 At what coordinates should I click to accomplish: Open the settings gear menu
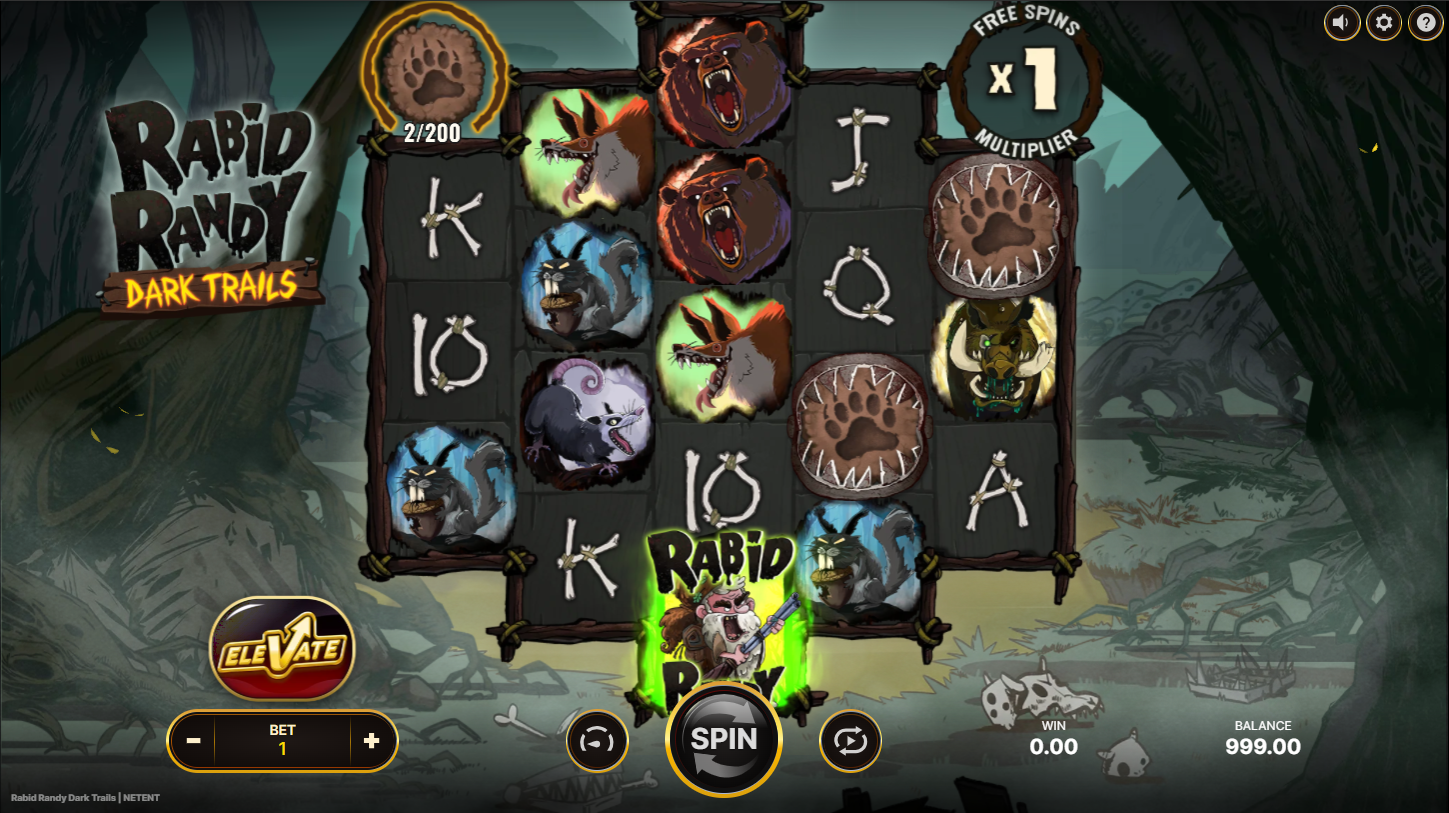(1384, 22)
